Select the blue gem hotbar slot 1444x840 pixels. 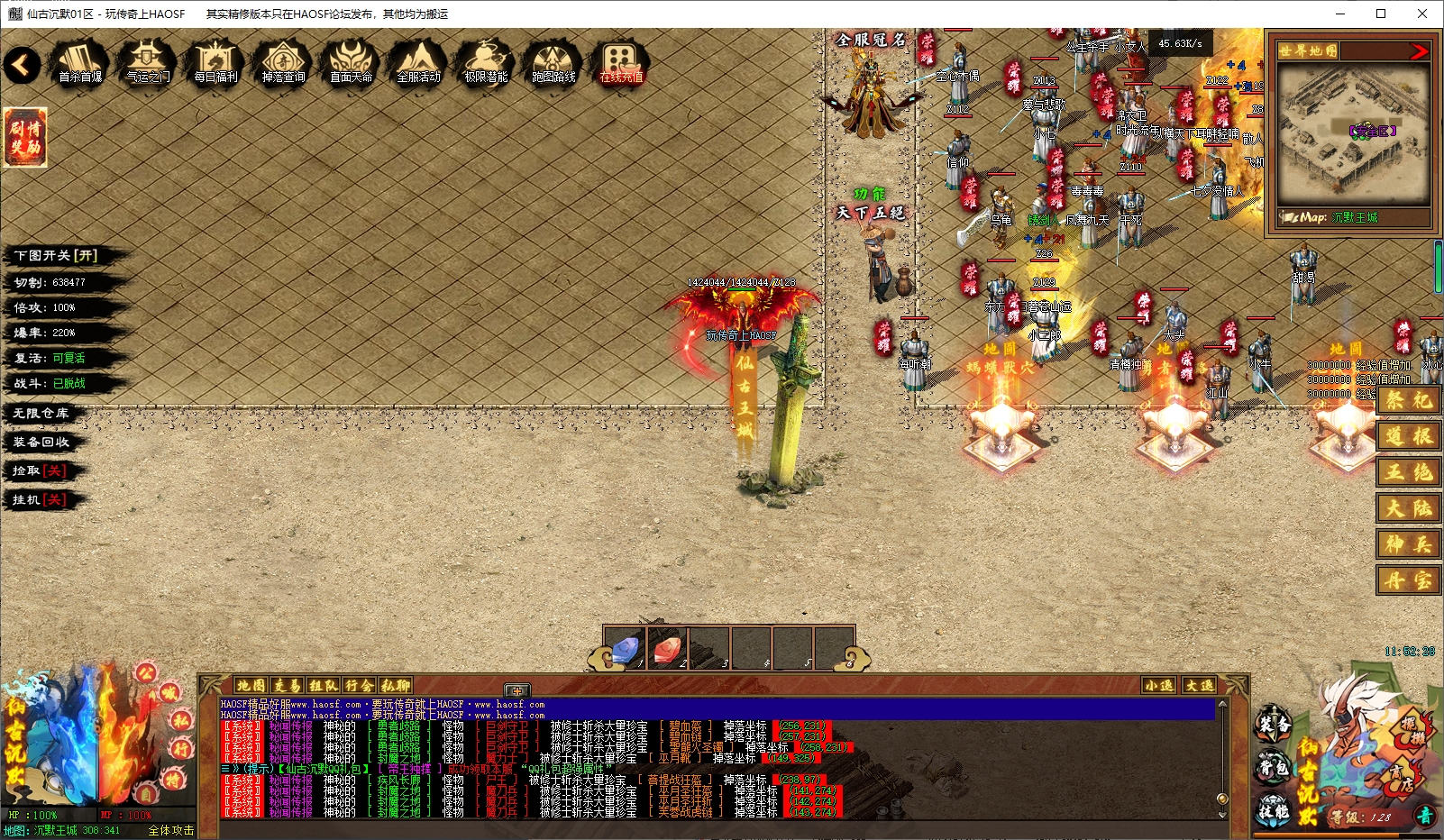tap(626, 648)
